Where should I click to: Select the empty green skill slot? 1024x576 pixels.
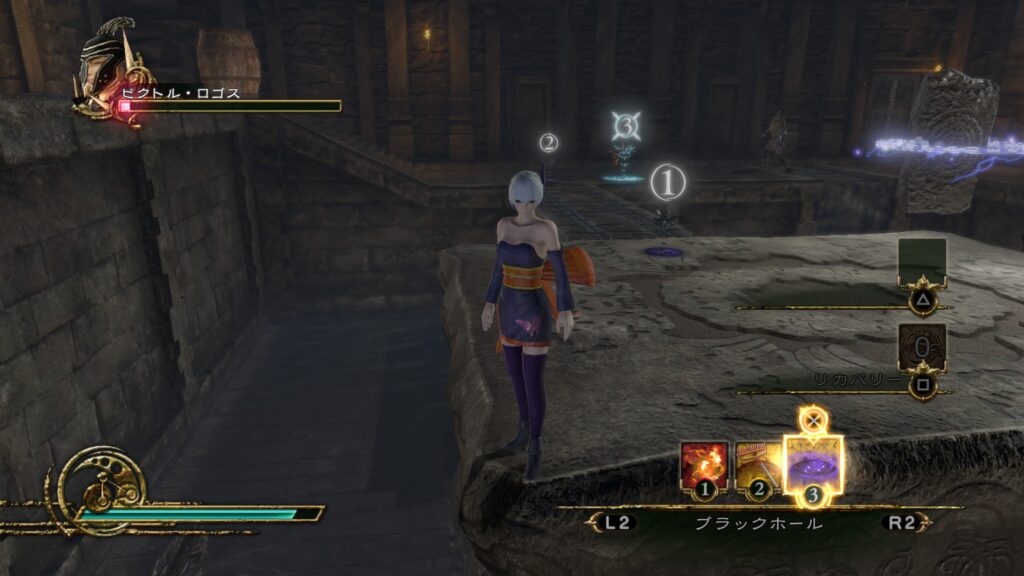pos(922,262)
